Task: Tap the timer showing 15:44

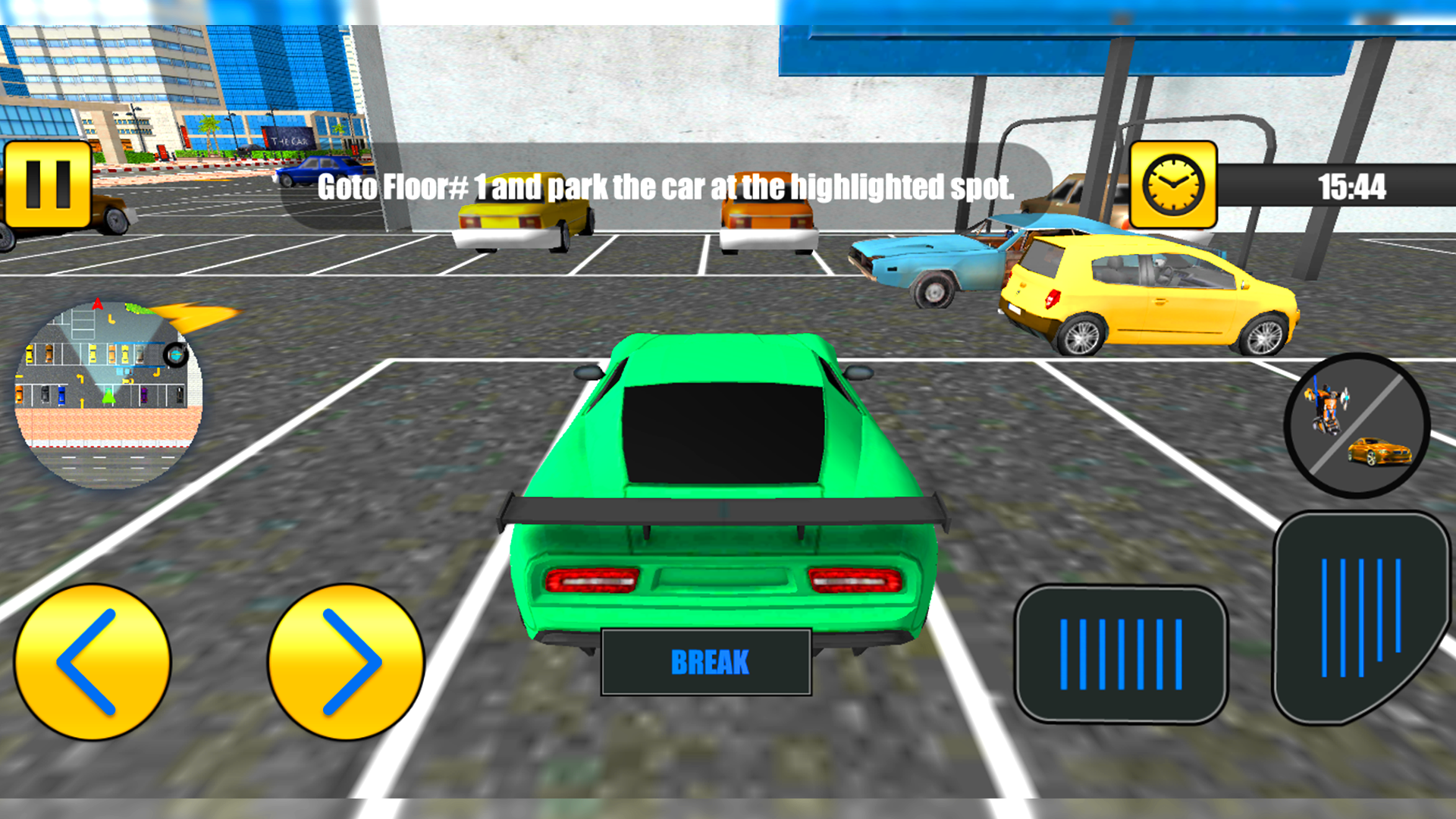Action: coord(1352,185)
